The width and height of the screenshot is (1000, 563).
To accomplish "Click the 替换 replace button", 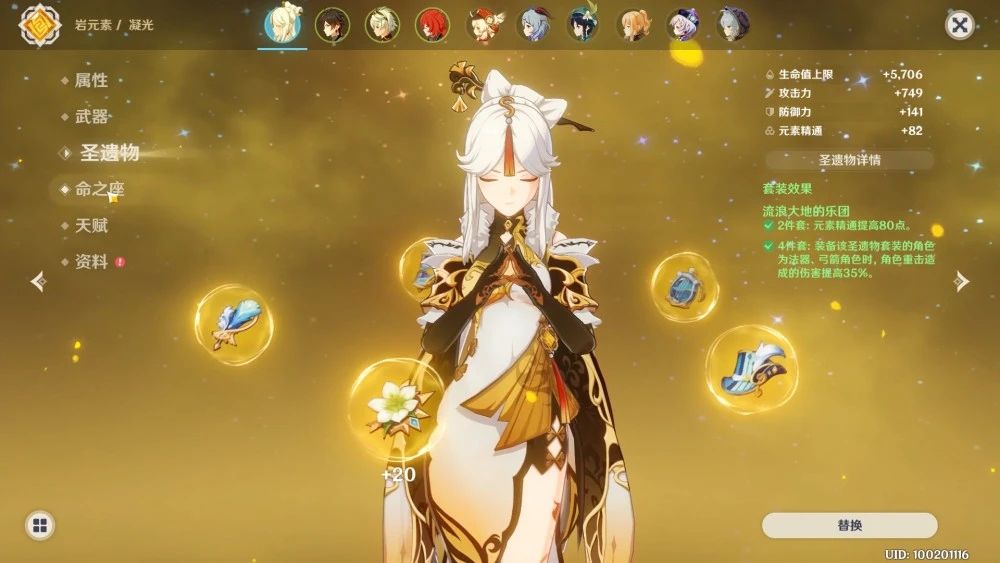I will point(849,526).
